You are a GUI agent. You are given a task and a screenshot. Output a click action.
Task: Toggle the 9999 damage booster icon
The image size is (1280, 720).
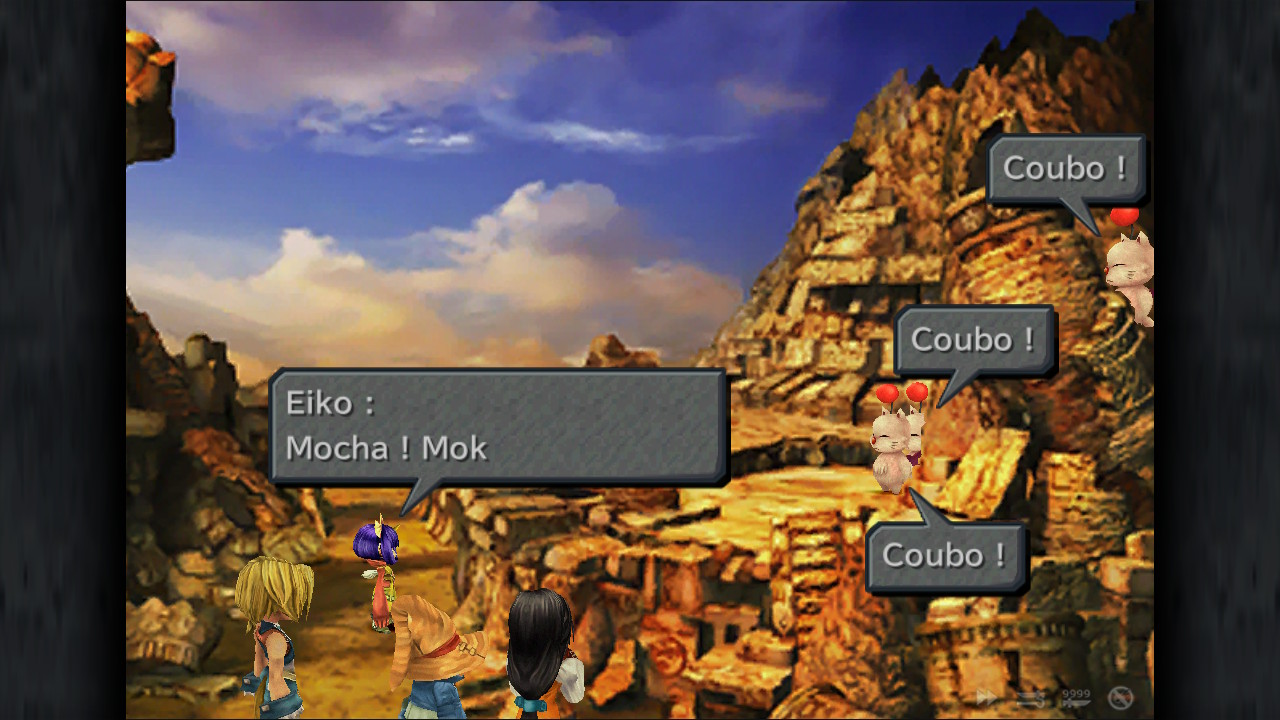(x=1075, y=697)
